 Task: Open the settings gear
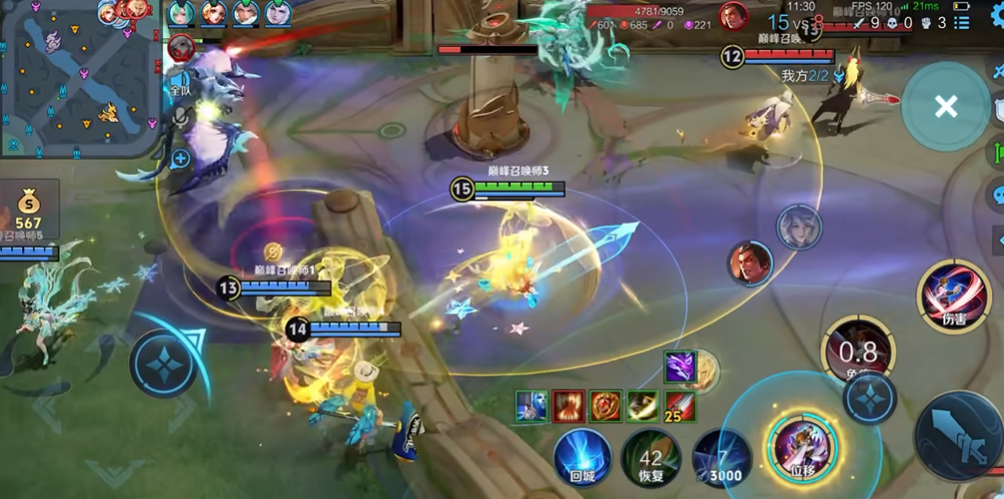(992, 17)
